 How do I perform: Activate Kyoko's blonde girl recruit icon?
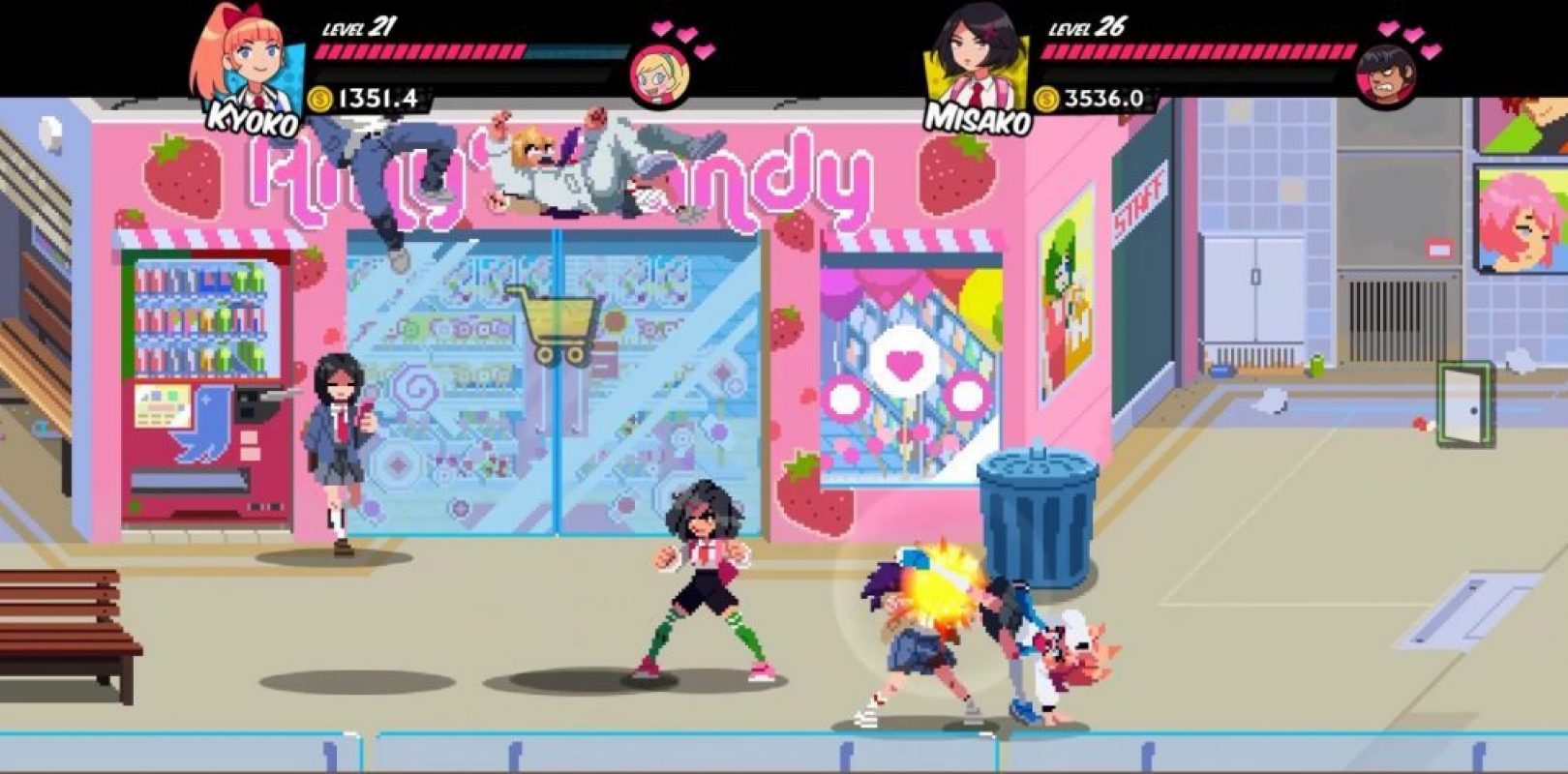pos(660,74)
